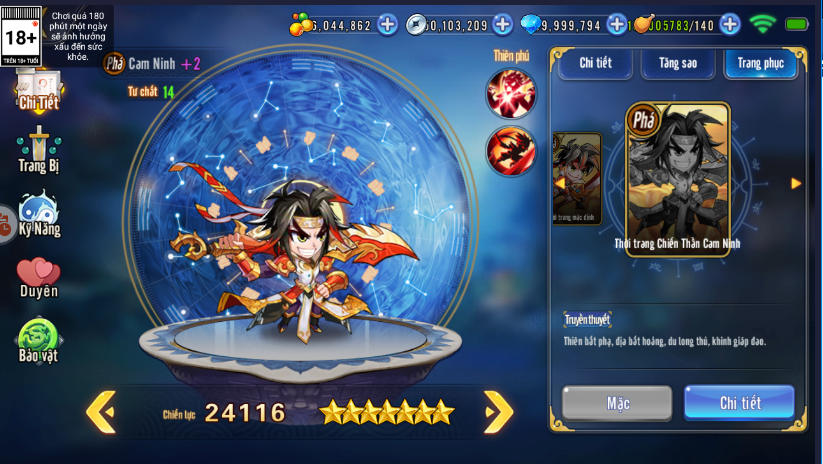The image size is (823, 464).
Task: Open the Duyên hearts menu
Action: click(x=39, y=277)
